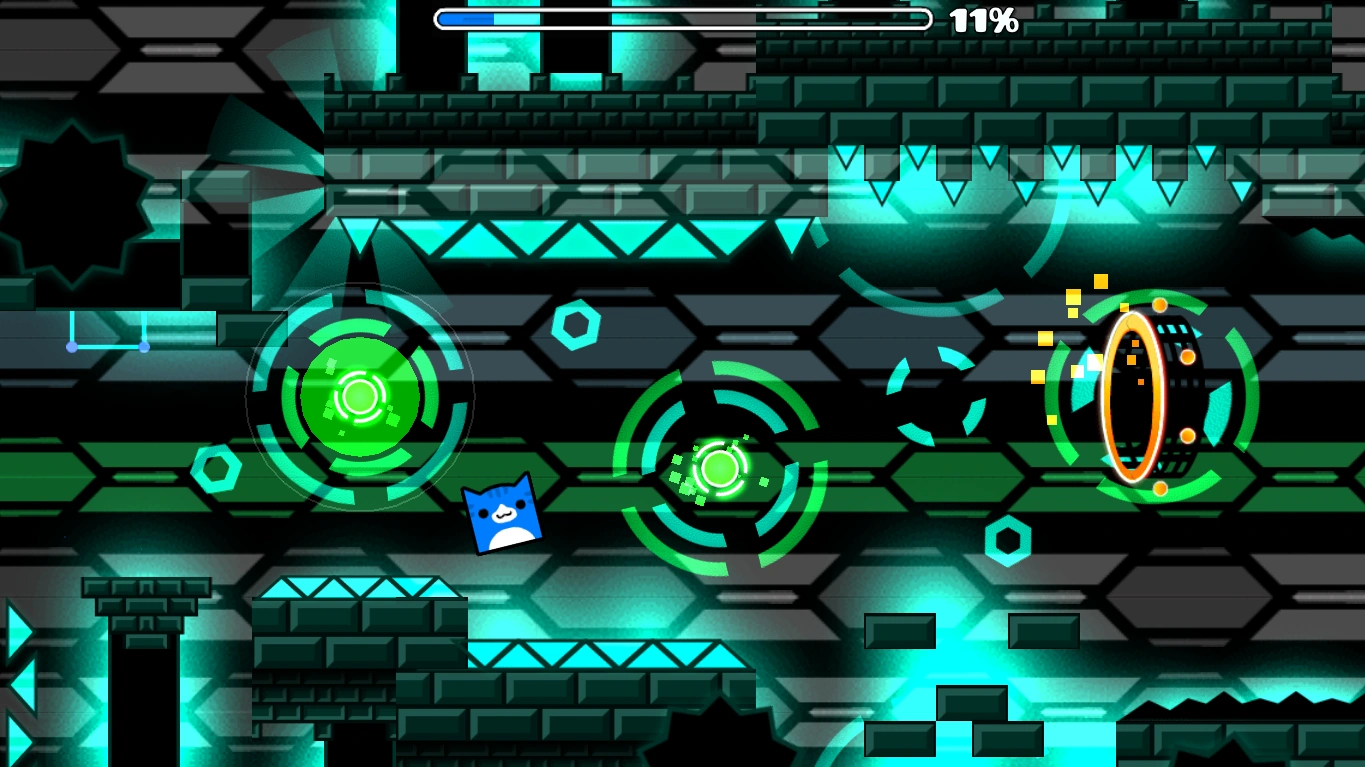Select the 11% progress label
Viewport: 1365px width, 767px height.
(985, 17)
